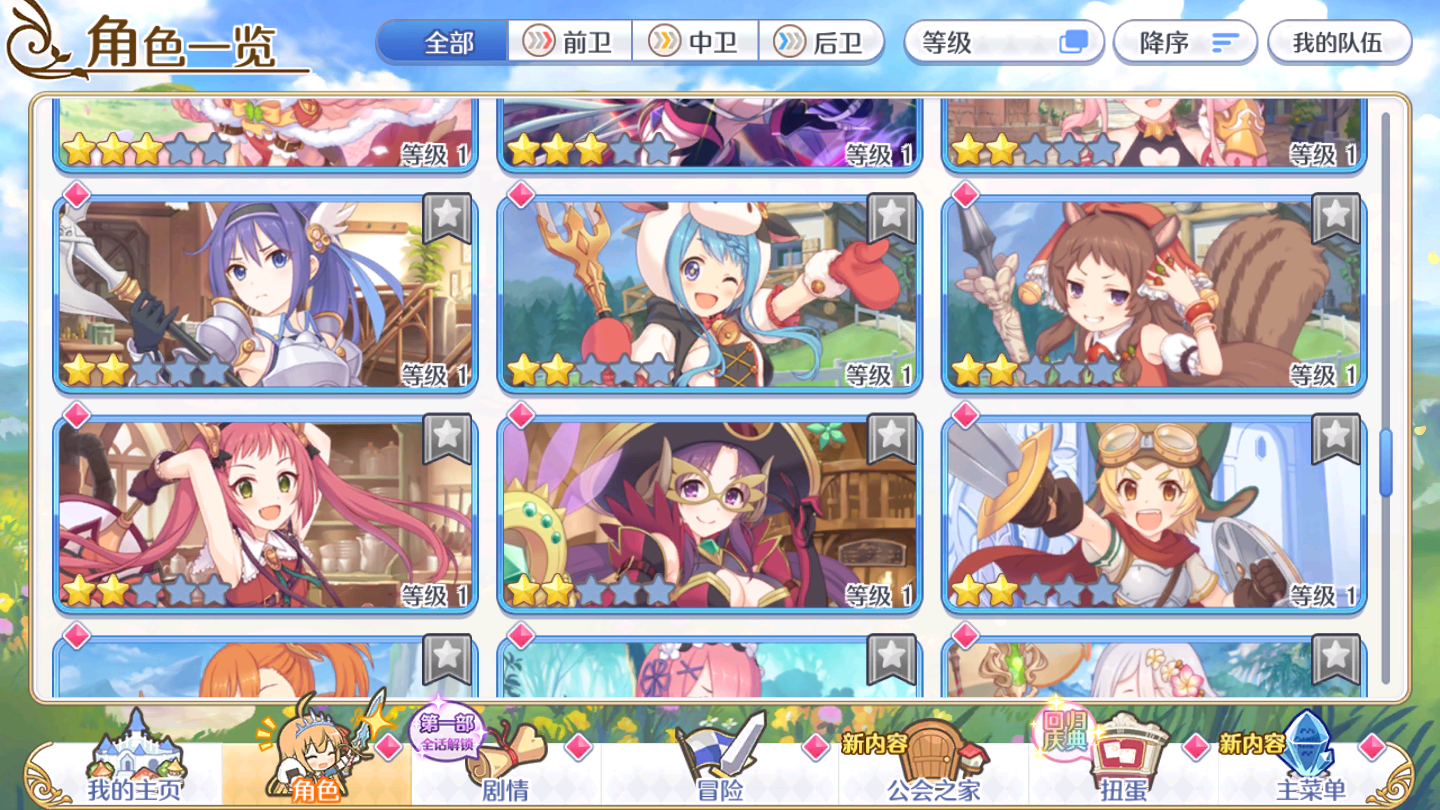This screenshot has height=810, width=1440.
Task: Open 我的队伍 team button
Action: [x=1342, y=42]
